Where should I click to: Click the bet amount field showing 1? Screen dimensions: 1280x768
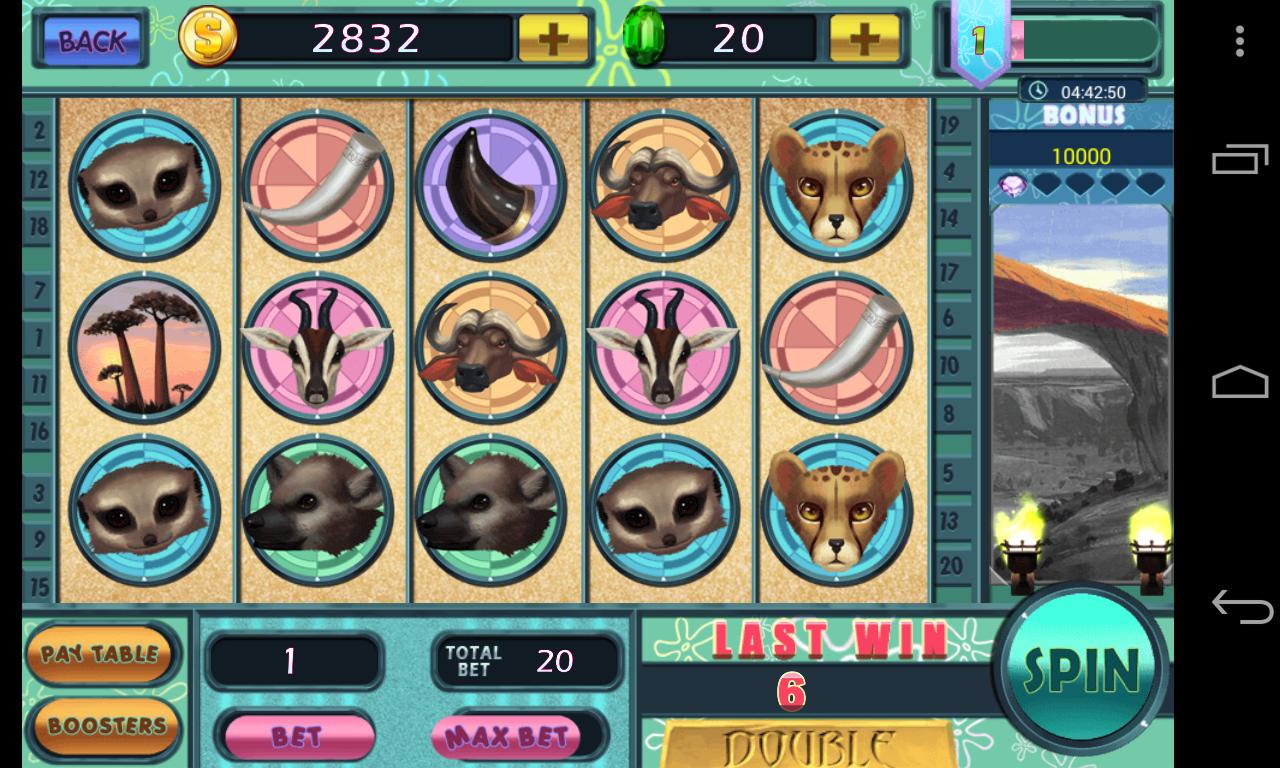pos(295,660)
